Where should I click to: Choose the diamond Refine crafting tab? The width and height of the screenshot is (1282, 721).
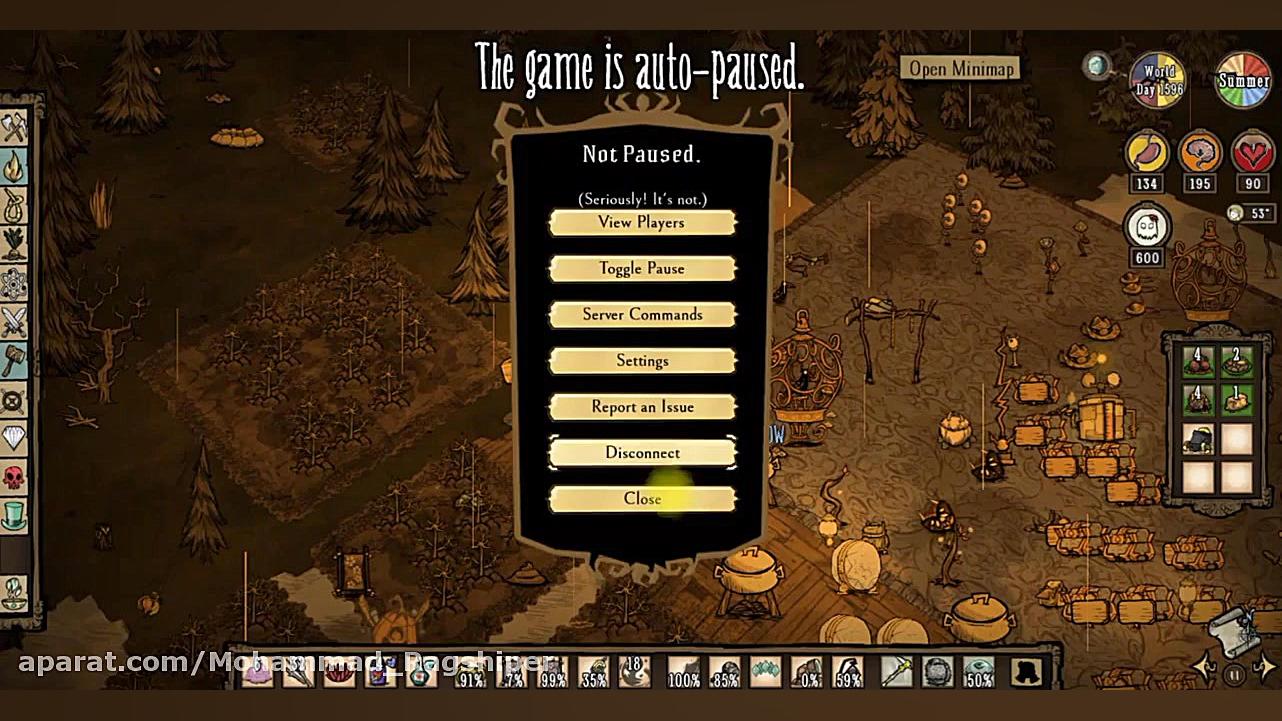[x=14, y=439]
